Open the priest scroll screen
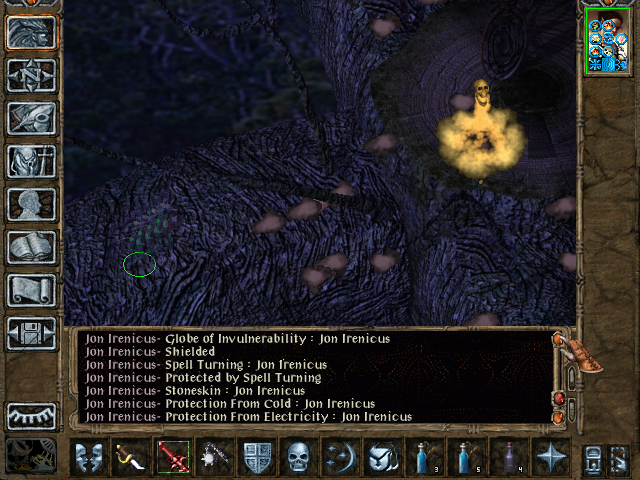Screen dimensions: 640x480 click(30, 291)
